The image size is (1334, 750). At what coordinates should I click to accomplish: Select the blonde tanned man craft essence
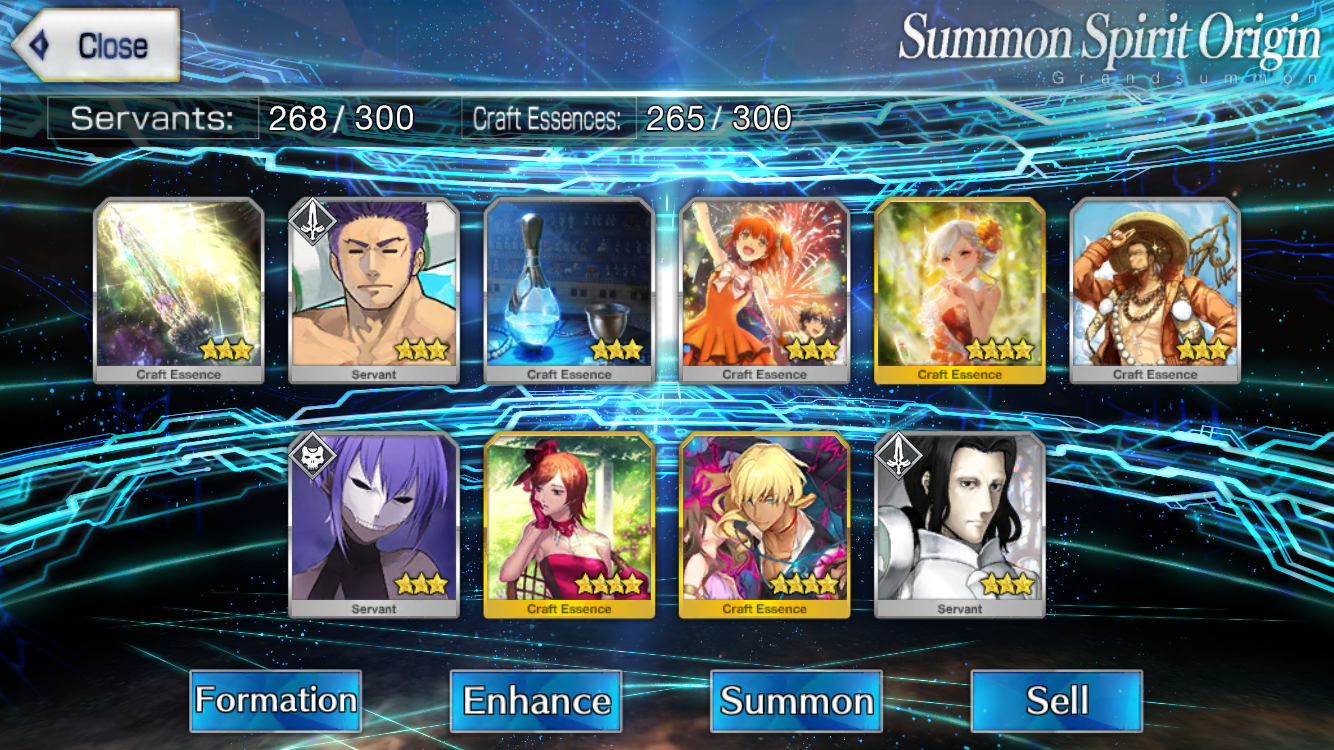click(x=765, y=525)
